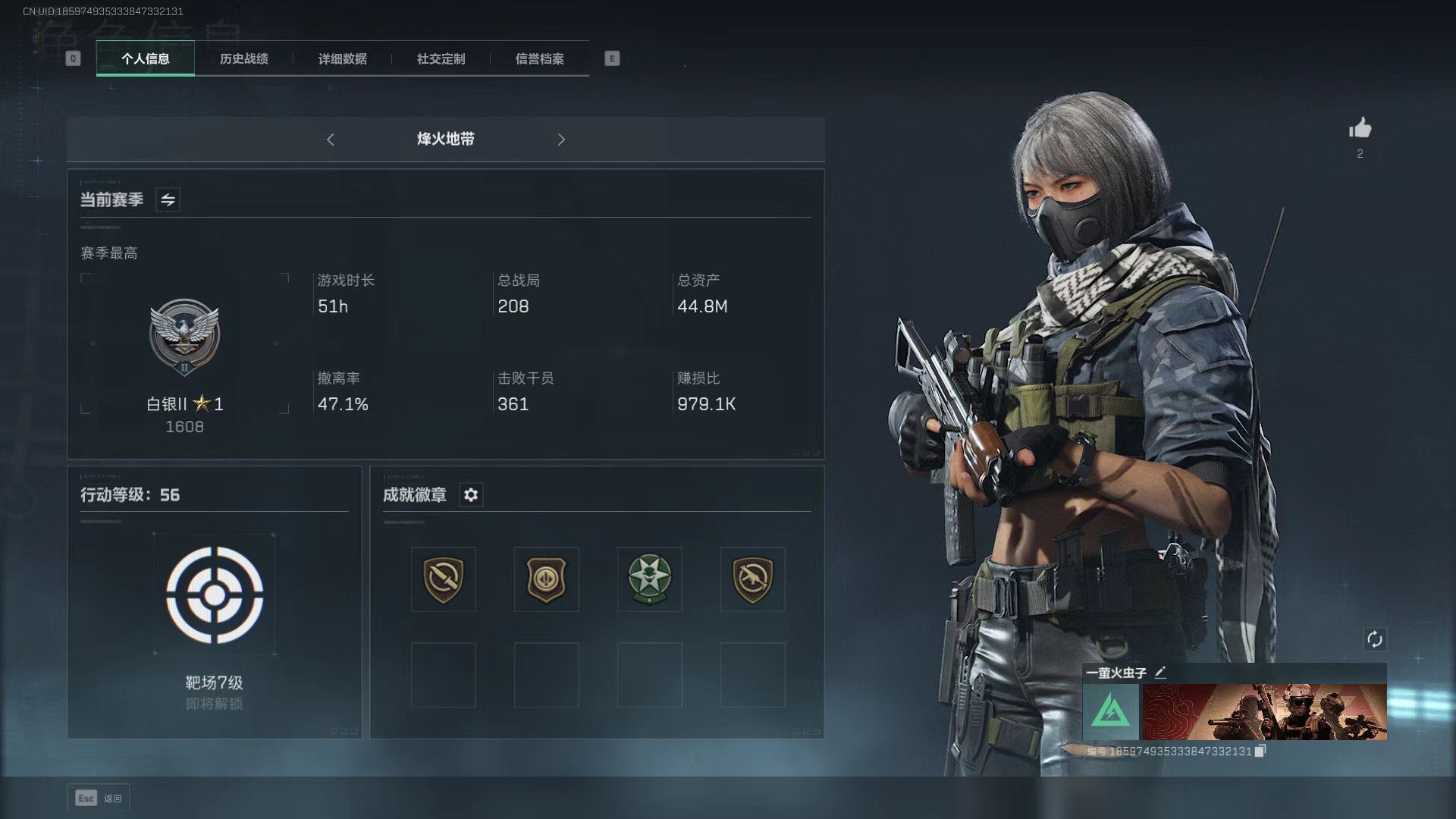Screen dimensions: 1456x819
Task: Click the left arrow beside 烽火地带
Action: 331,140
